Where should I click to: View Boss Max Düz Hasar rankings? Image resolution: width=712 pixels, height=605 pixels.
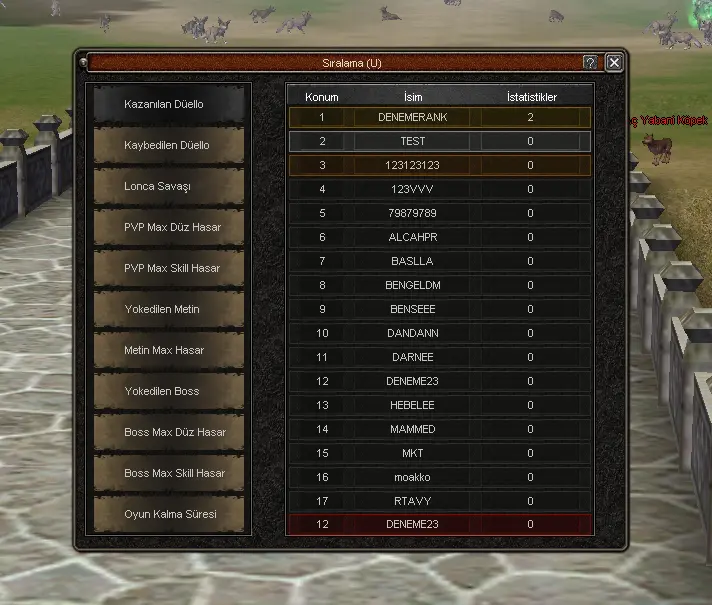(168, 432)
